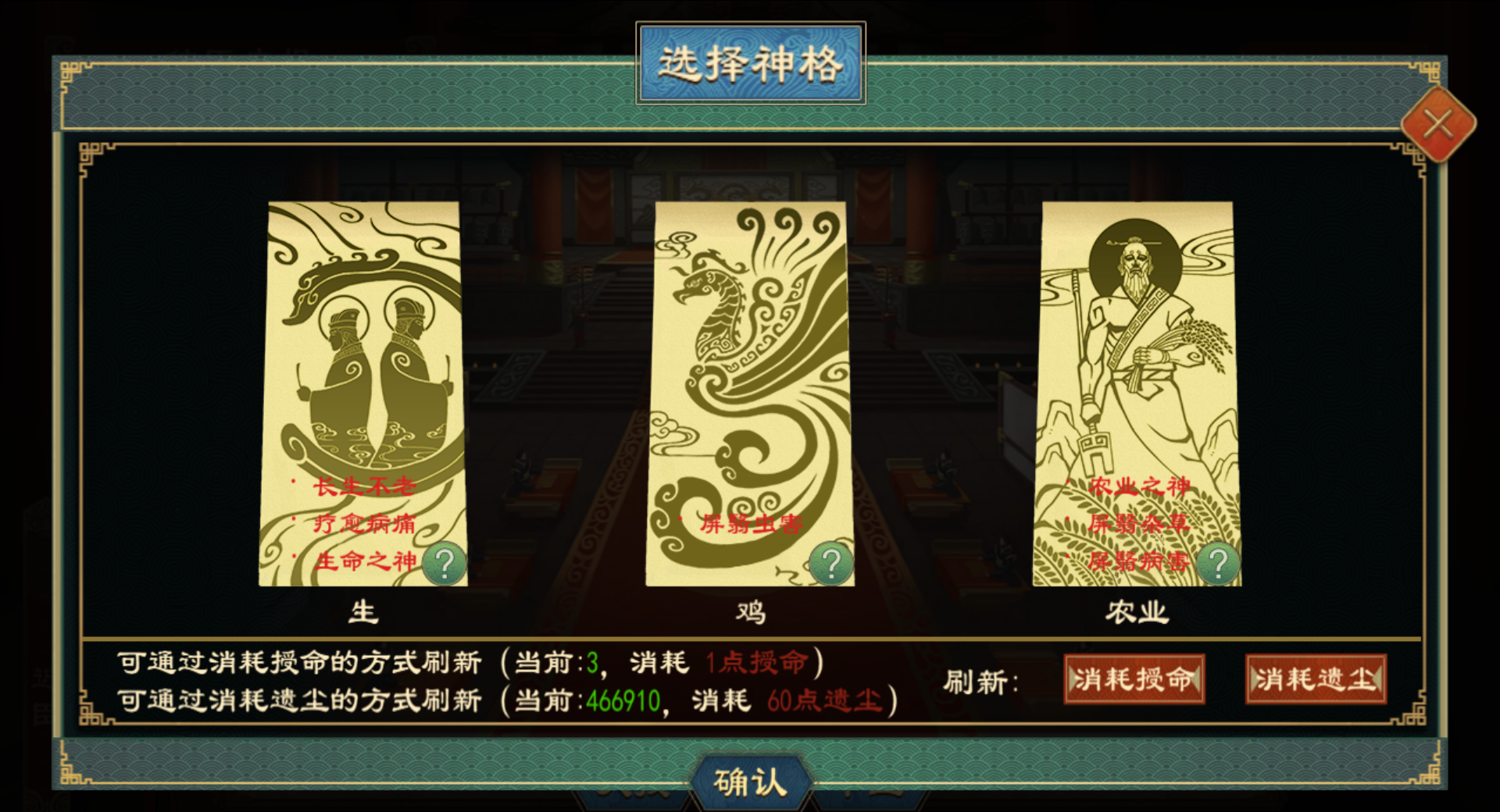Image resolution: width=1500 pixels, height=812 pixels.
Task: Select the 农业 deity card
Action: (1137, 390)
